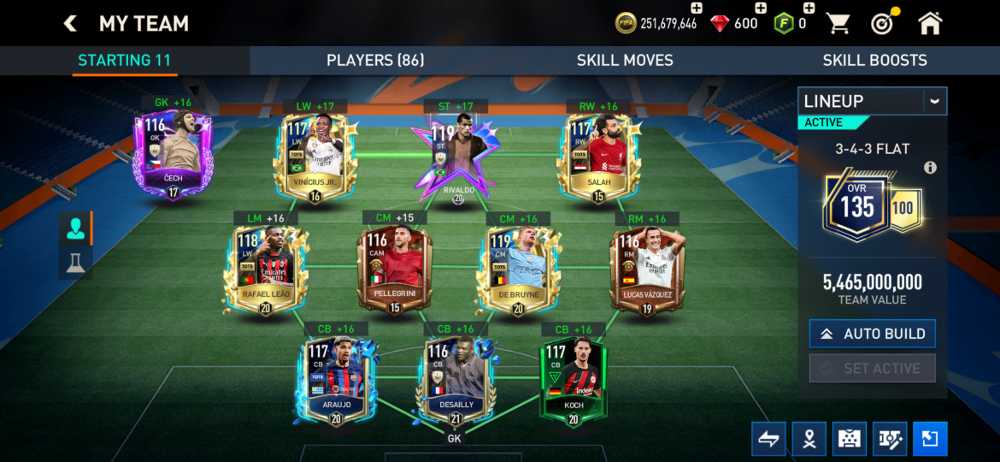Pick Salah's right wing card

(600, 157)
